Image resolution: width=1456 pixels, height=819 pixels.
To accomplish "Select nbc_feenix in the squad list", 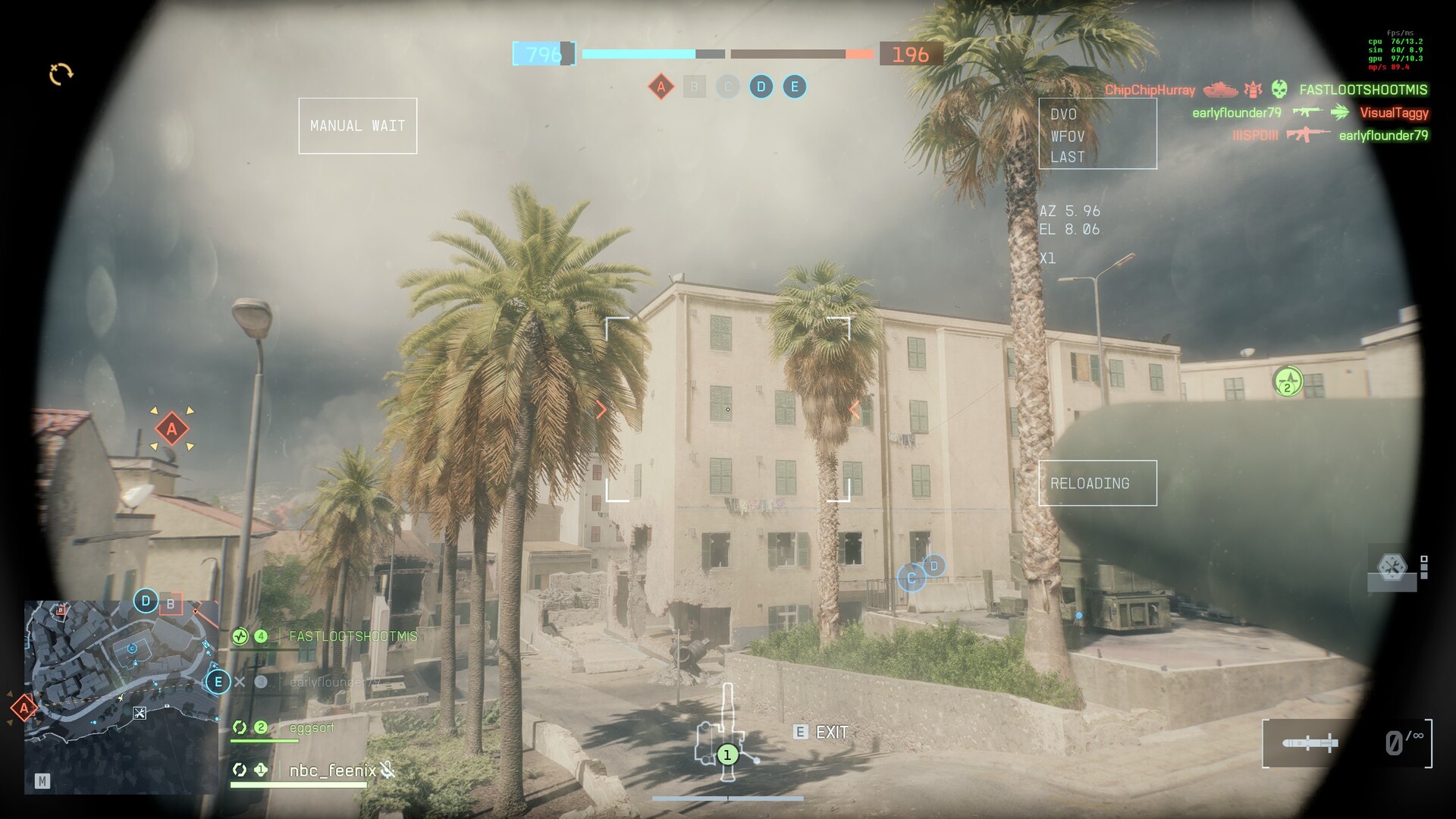I will tap(332, 770).
